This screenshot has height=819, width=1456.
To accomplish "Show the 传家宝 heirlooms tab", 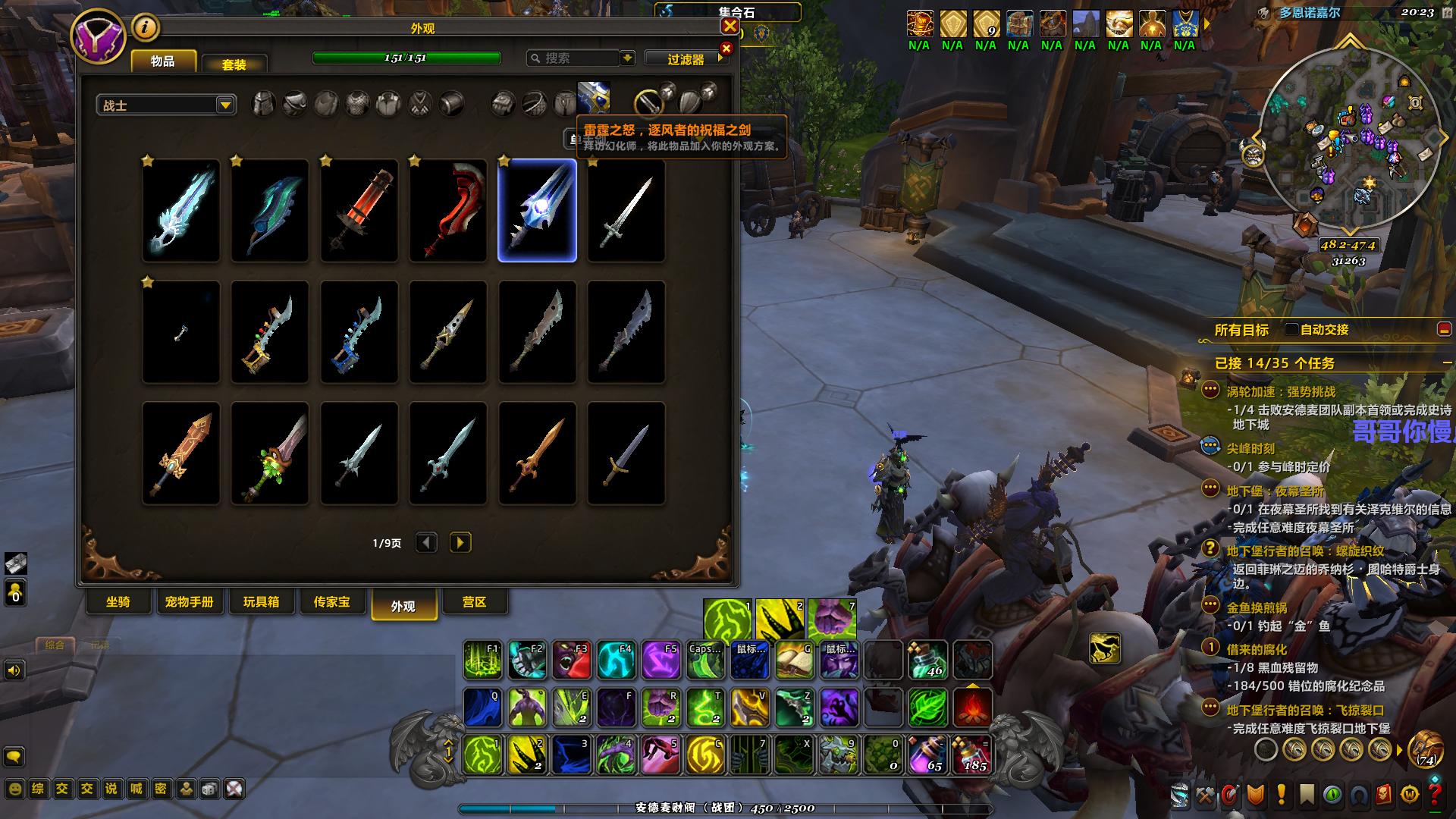I will coord(332,602).
